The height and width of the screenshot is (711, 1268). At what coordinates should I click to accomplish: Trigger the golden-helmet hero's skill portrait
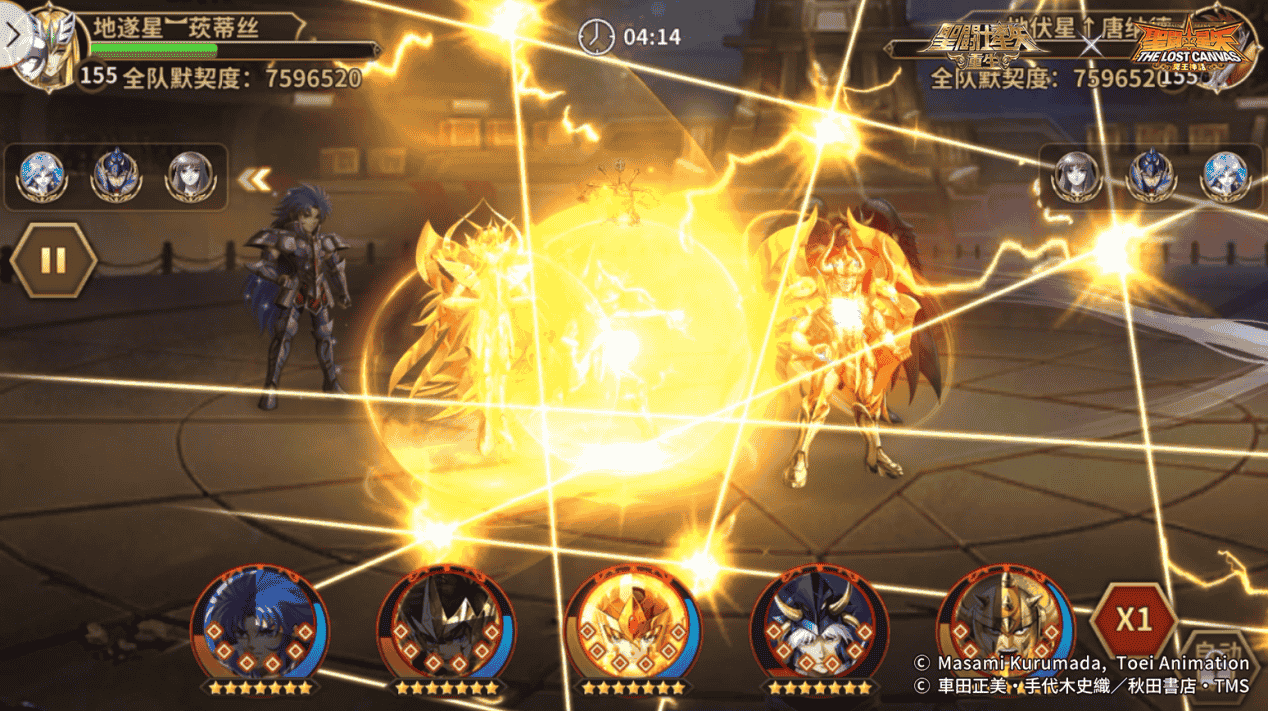[x=632, y=623]
